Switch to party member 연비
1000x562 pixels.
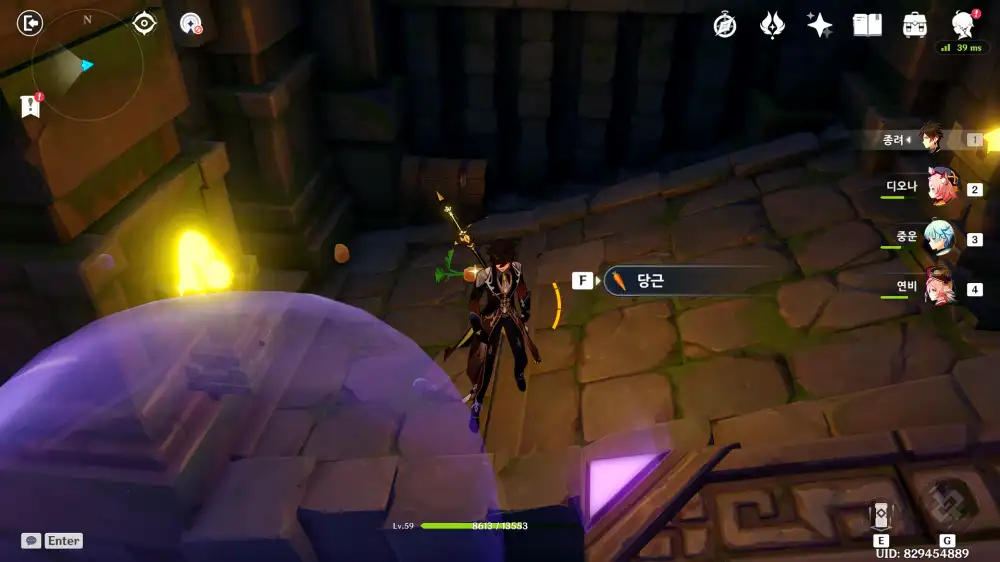pyautogui.click(x=940, y=288)
